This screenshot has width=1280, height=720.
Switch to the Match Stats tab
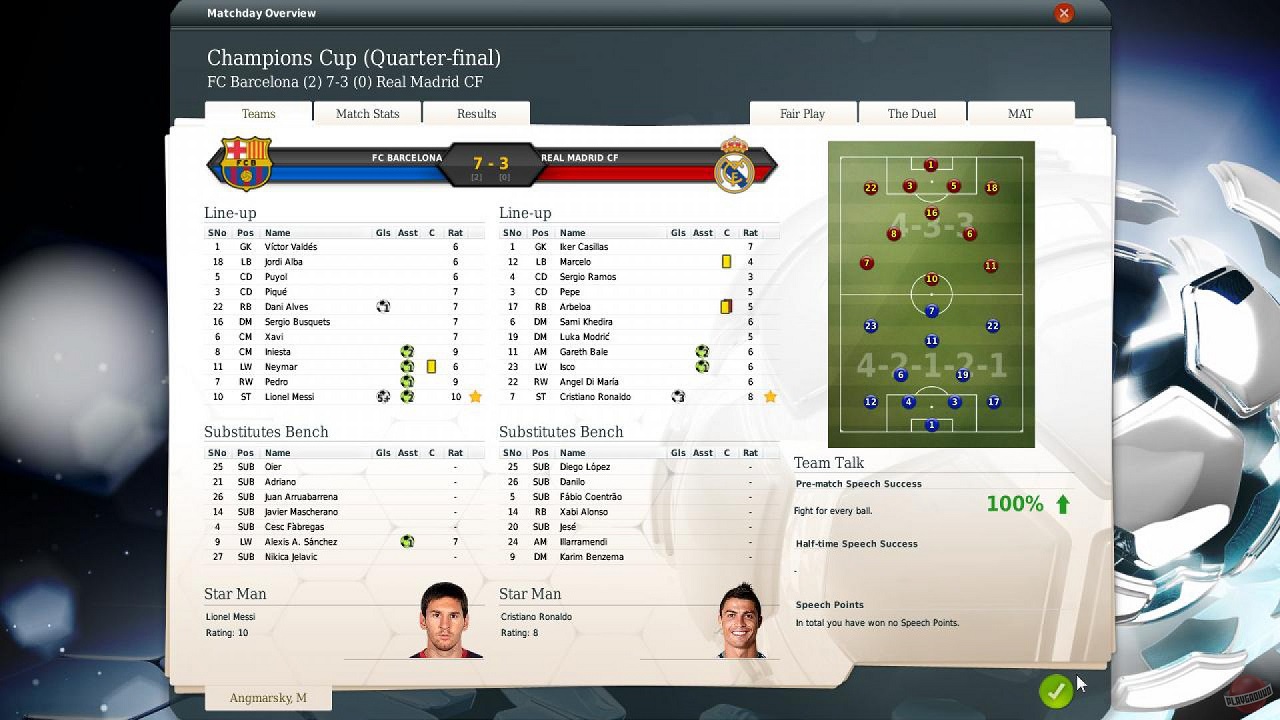[x=367, y=114]
